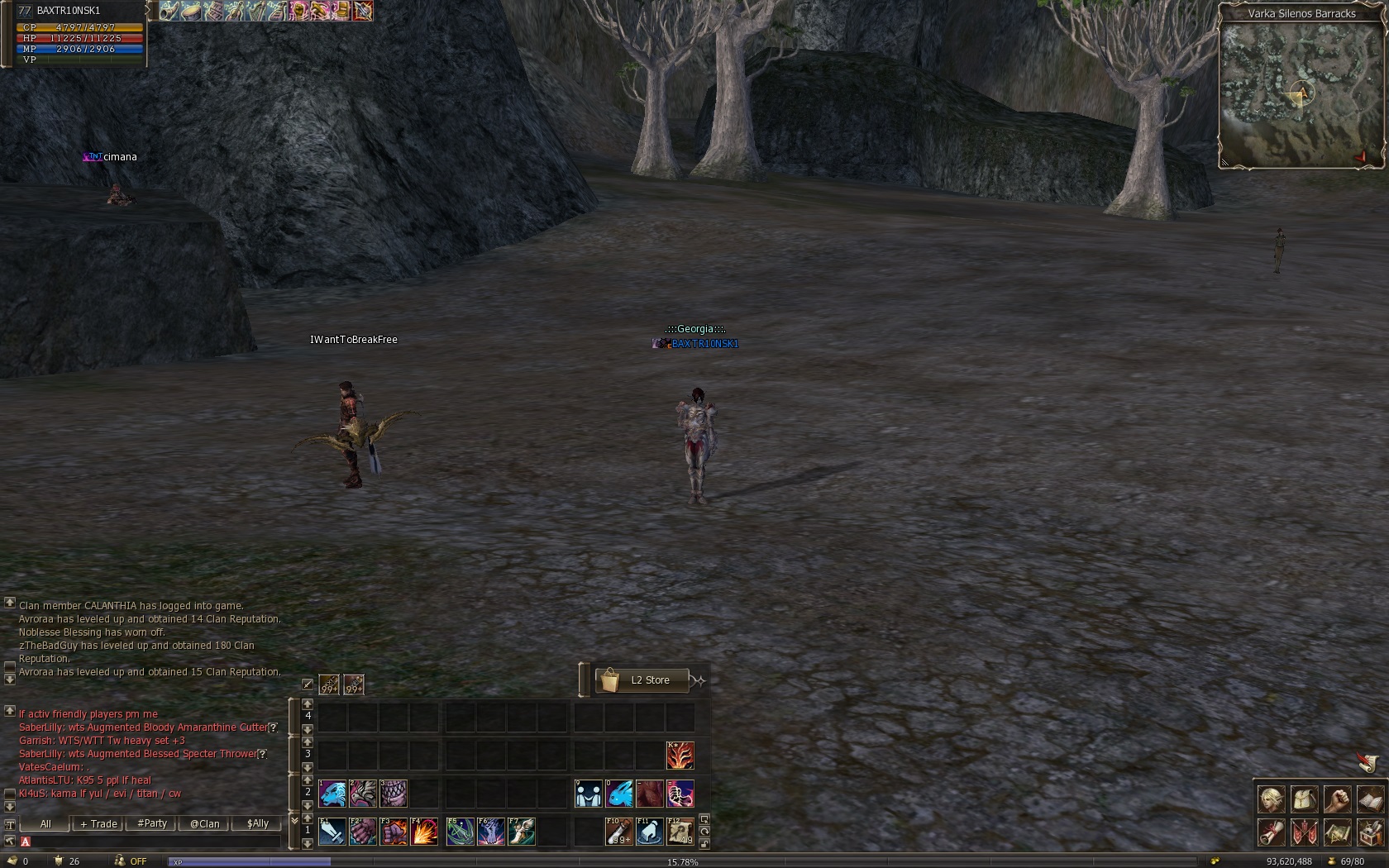1389x868 pixels.
Task: Open the L2 Store
Action: point(642,680)
